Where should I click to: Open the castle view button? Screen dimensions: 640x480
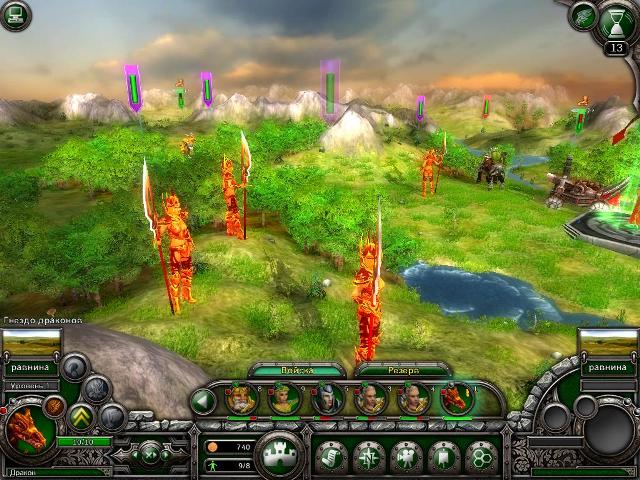point(279,456)
